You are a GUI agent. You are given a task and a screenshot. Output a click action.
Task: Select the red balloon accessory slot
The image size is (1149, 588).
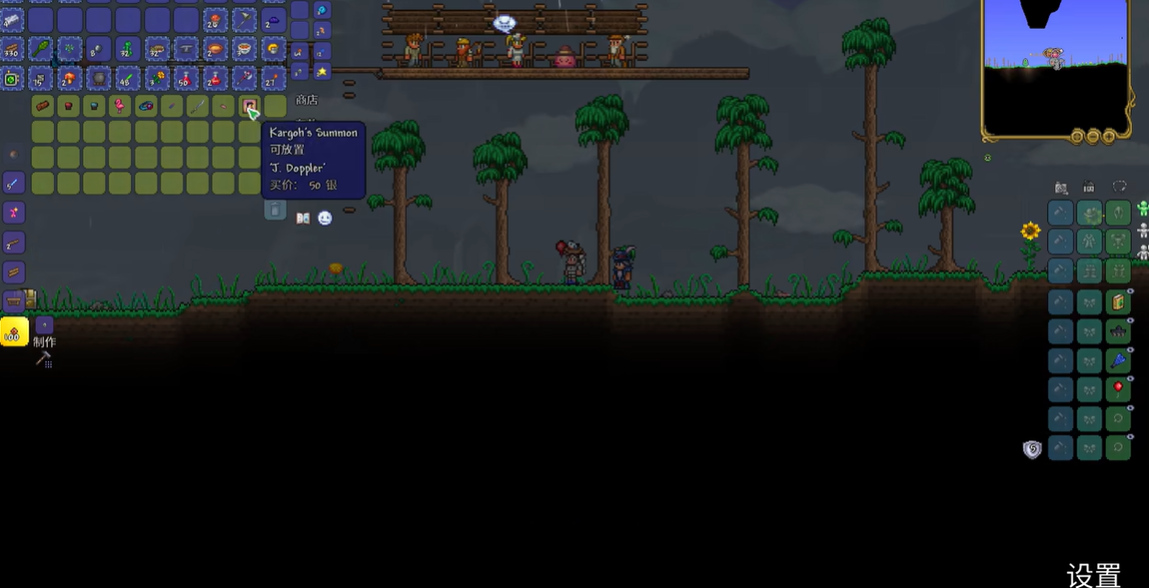click(1118, 389)
